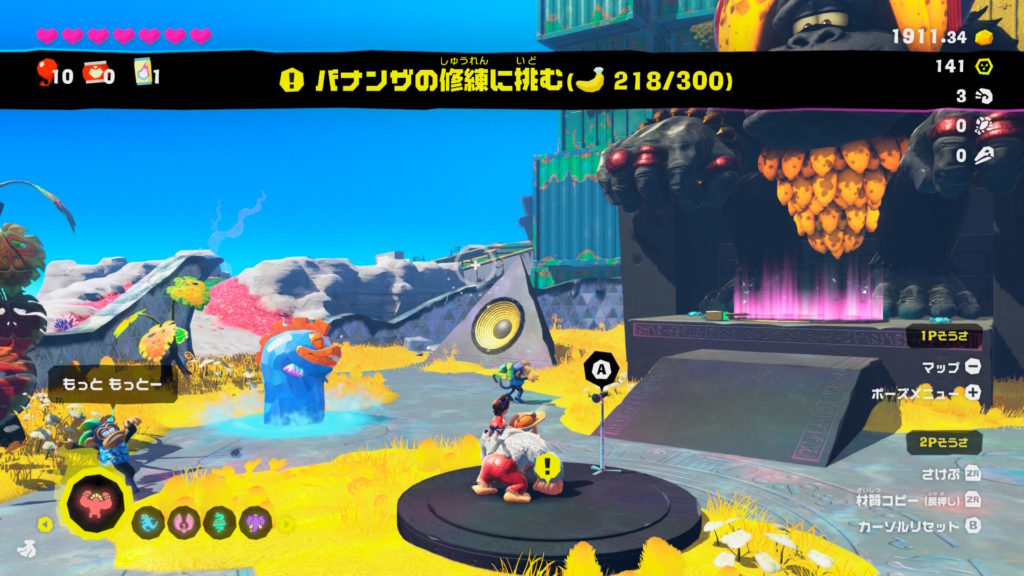Image resolution: width=1024 pixels, height=576 pixels.
Task: Pick the purple Elephant Bananza icon
Action: (255, 522)
